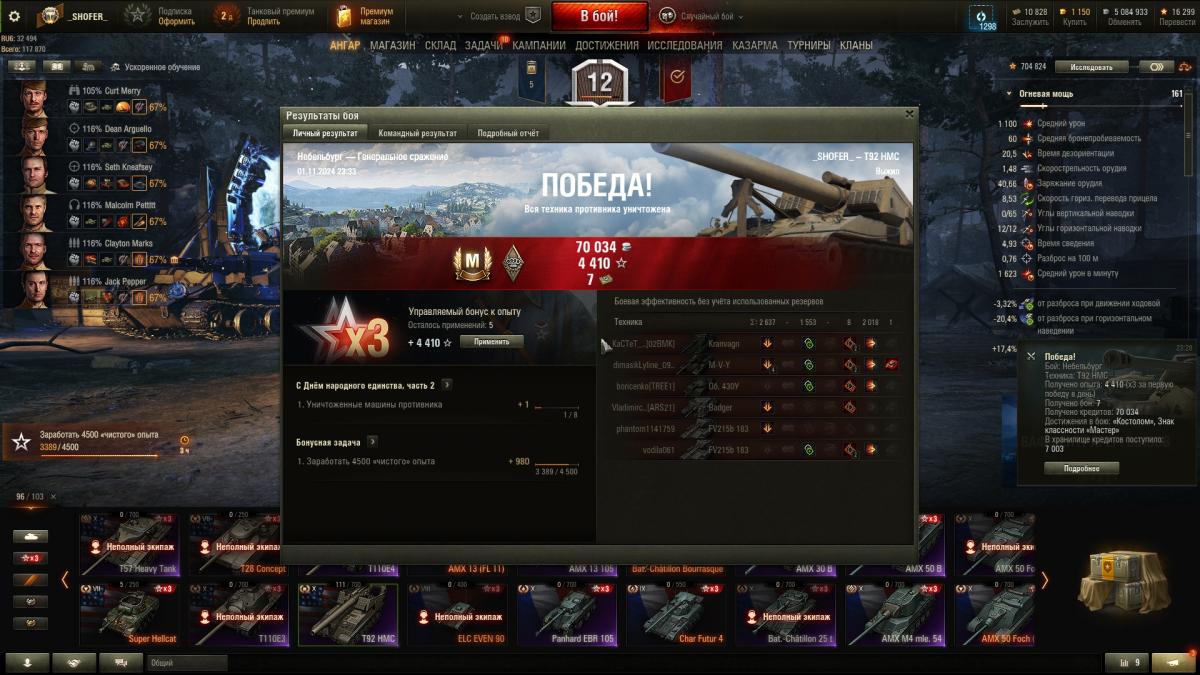The image size is (1200, 675).
Task: Open the Подробный отчёт tab
Action: pyautogui.click(x=508, y=133)
